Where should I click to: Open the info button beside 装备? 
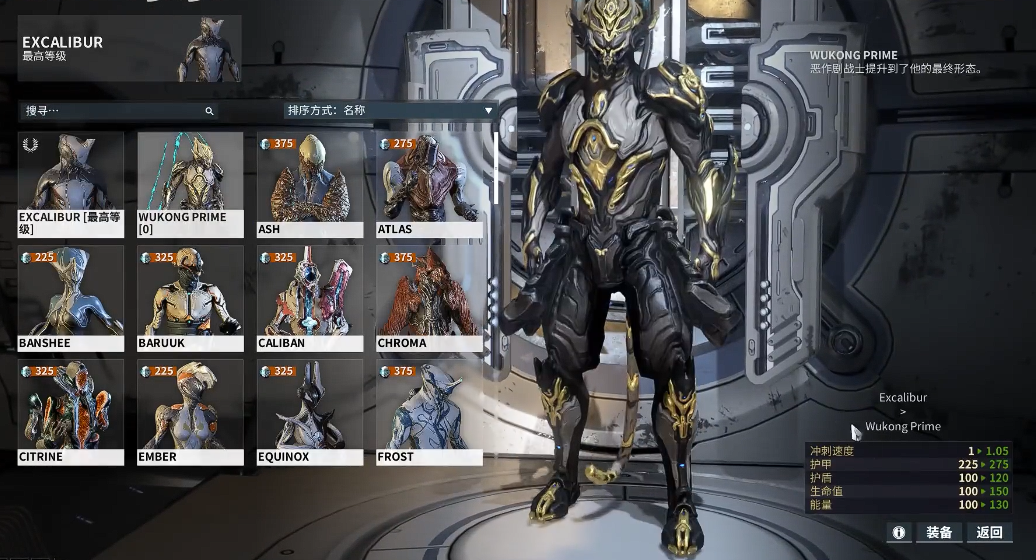(x=899, y=532)
